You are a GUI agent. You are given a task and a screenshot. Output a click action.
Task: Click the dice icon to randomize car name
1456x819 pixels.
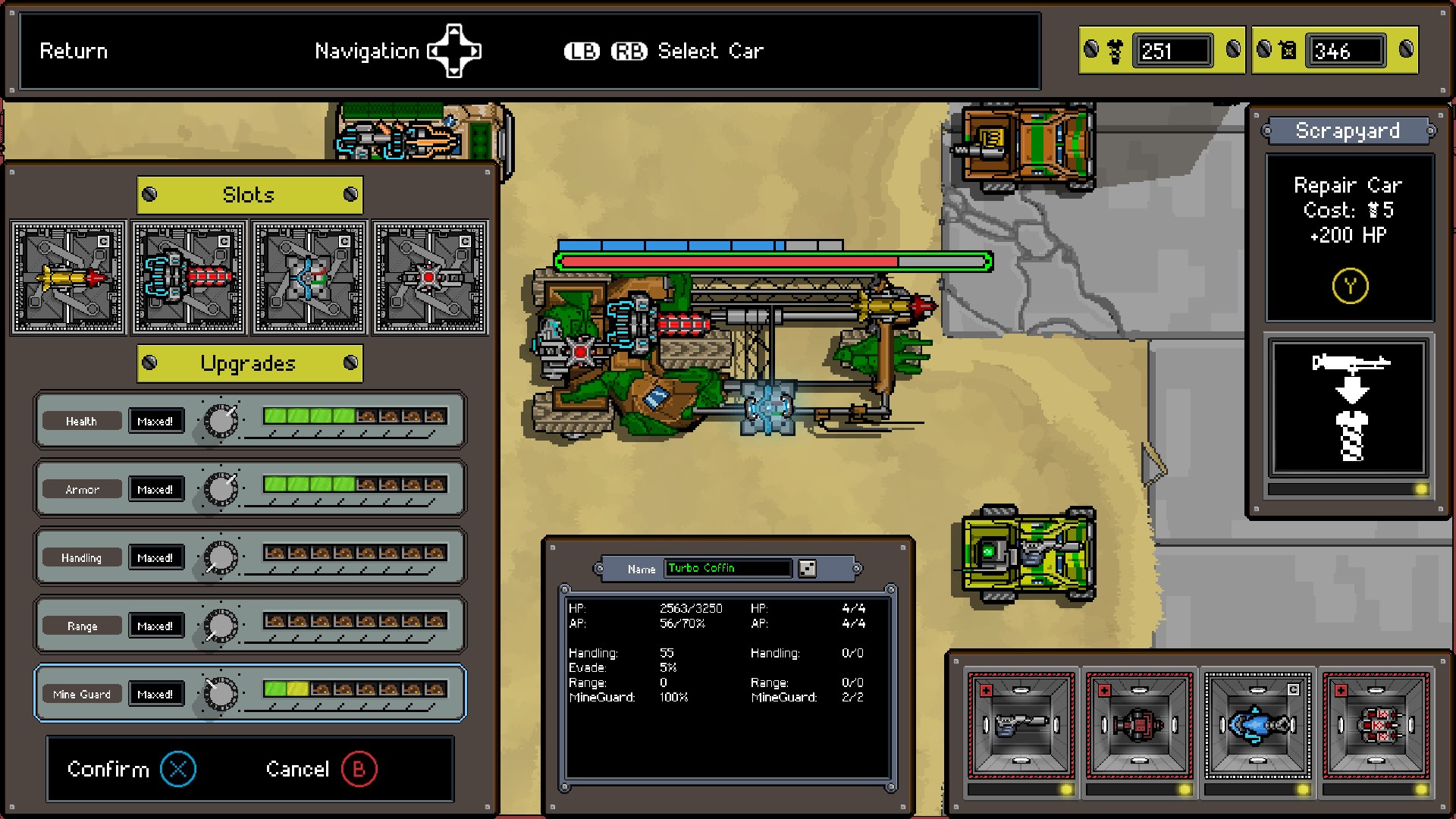pyautogui.click(x=807, y=567)
